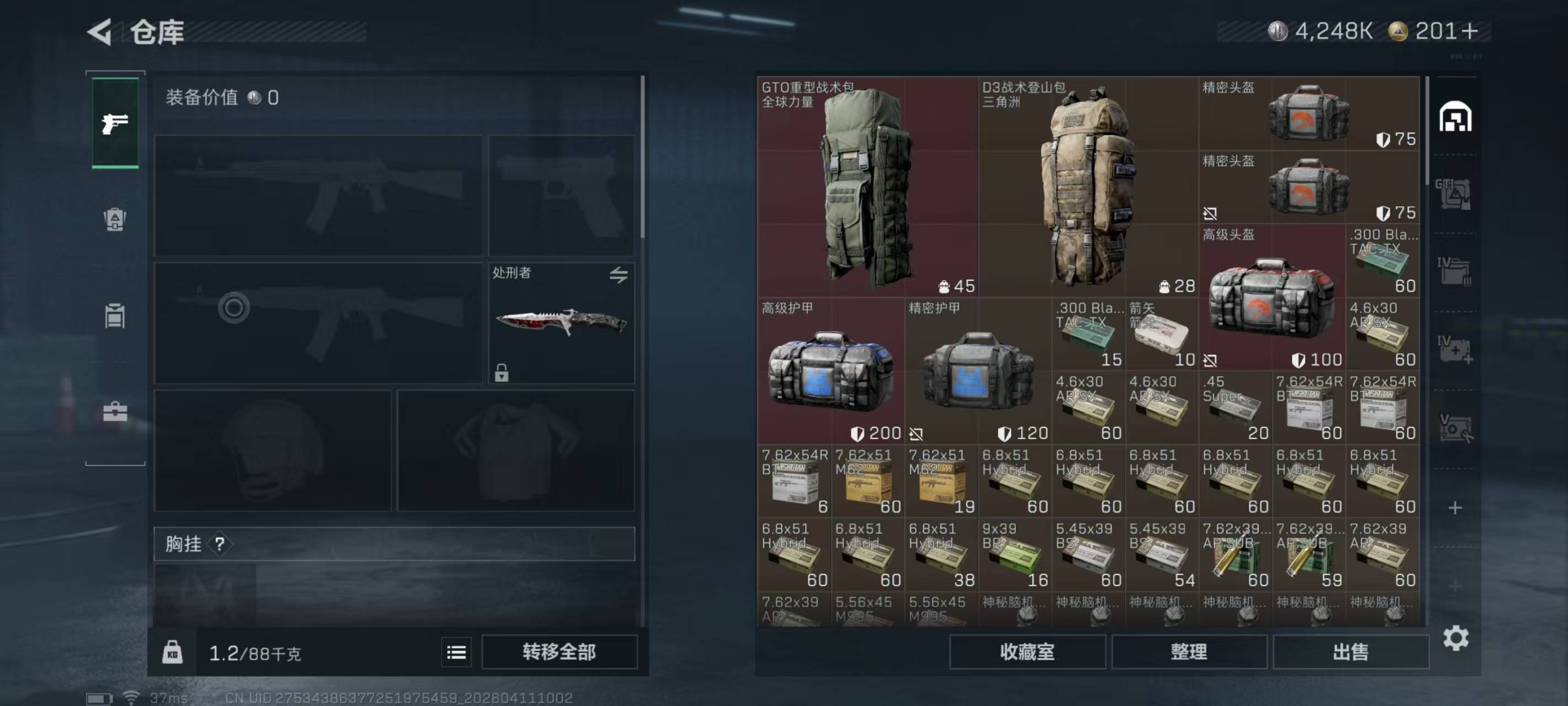Toggle the list view icon near weight
The height and width of the screenshot is (706, 1568).
pyautogui.click(x=456, y=652)
